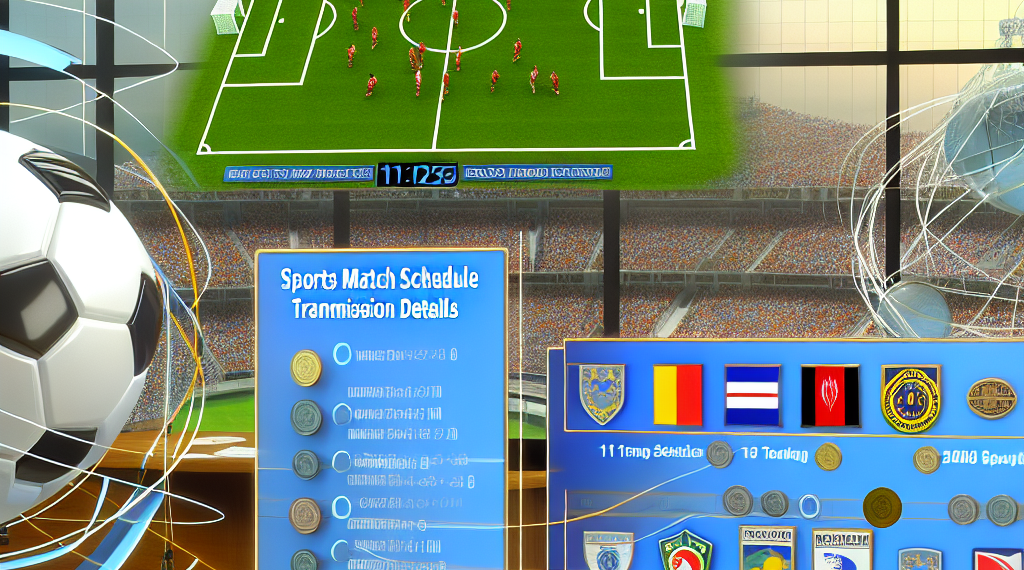Select the pale blue shield crest team
The width and height of the screenshot is (1024, 570).
(601, 393)
